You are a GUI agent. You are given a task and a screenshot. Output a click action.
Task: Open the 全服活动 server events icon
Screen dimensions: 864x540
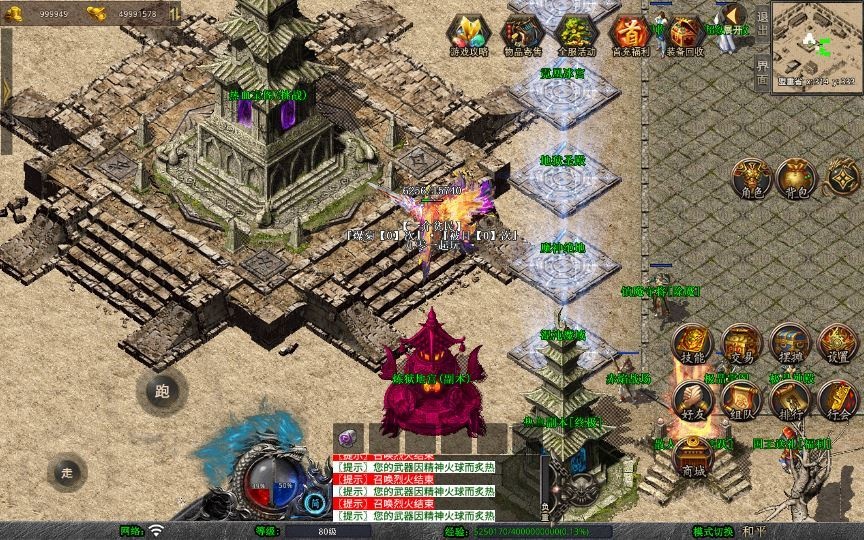[x=576, y=35]
